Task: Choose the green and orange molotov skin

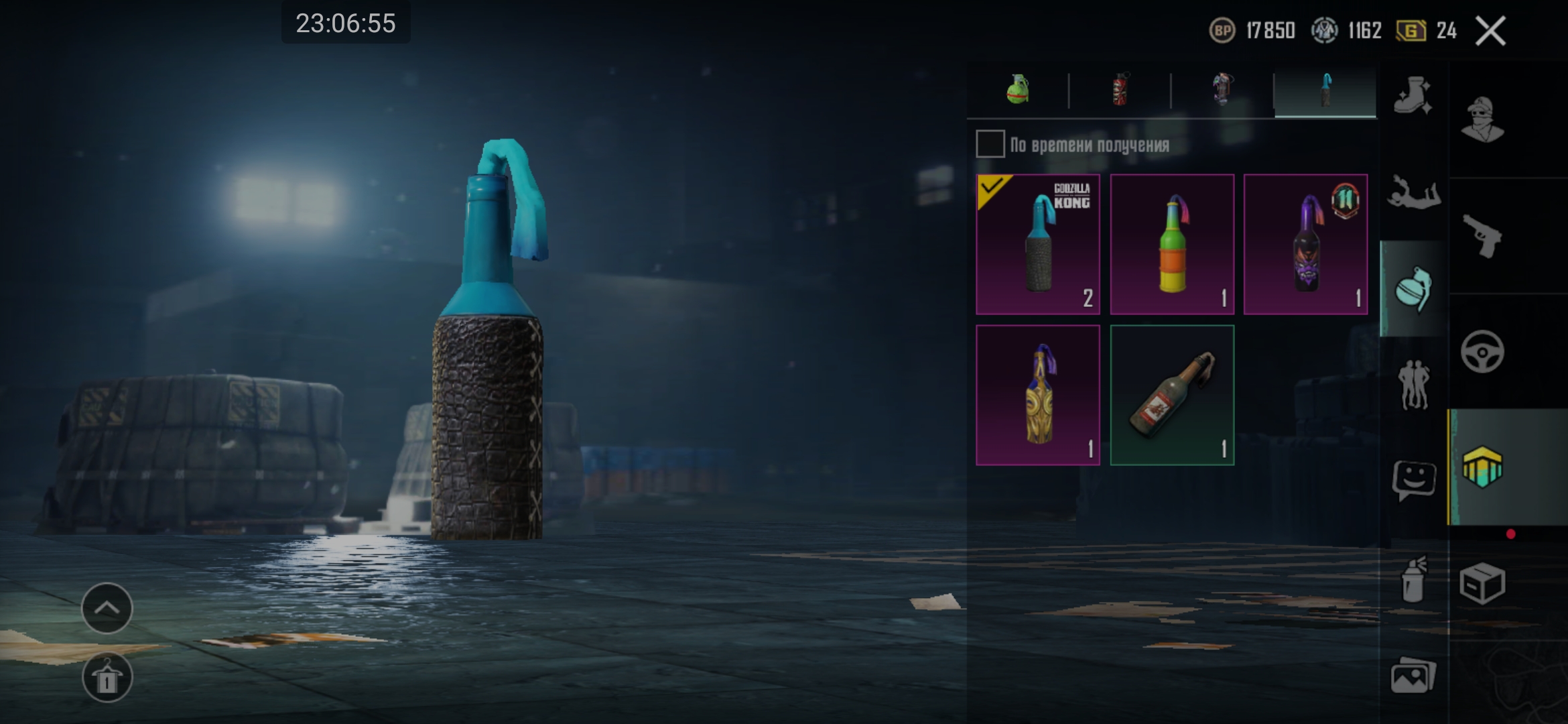Action: tap(1172, 245)
